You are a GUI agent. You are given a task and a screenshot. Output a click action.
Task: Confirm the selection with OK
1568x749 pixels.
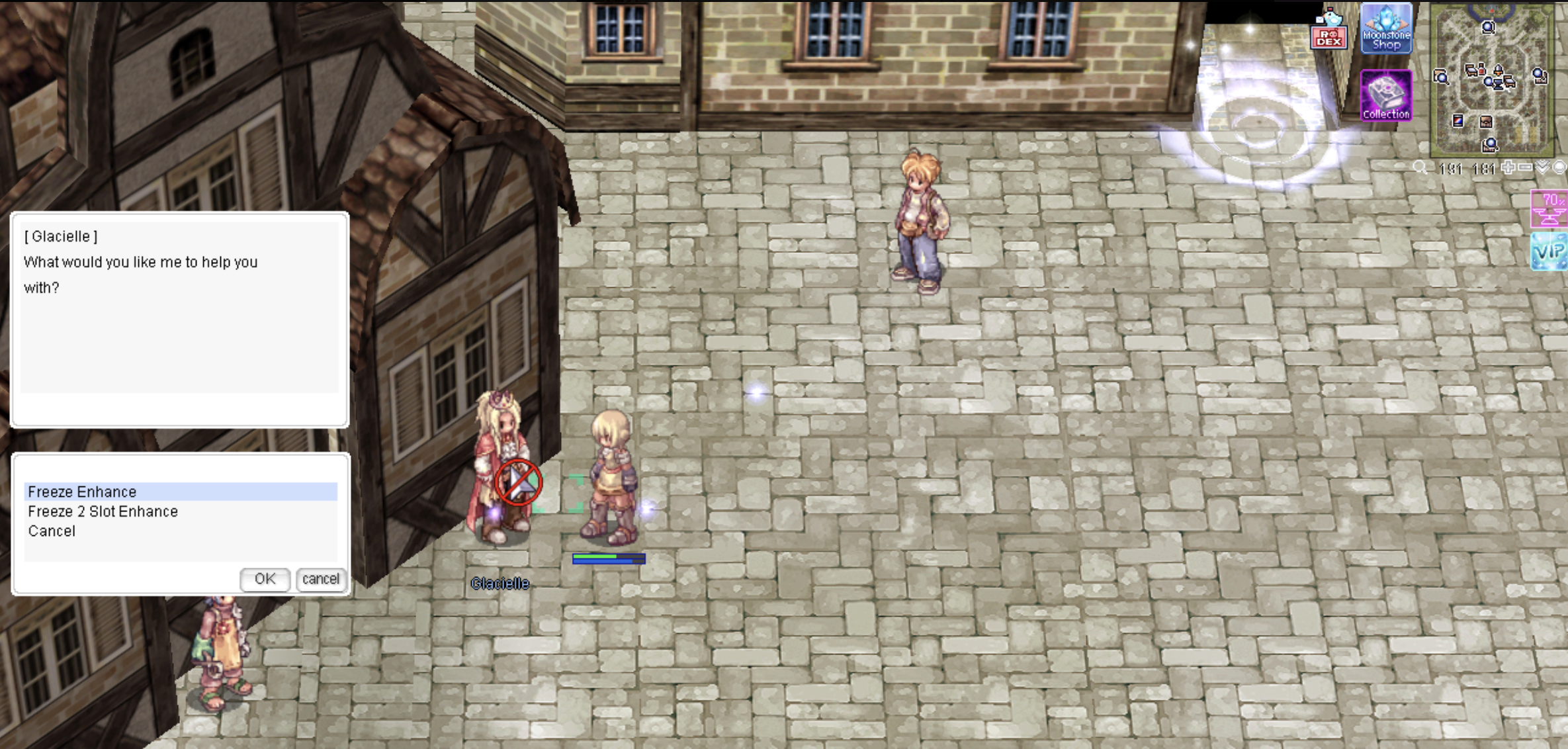pos(265,579)
